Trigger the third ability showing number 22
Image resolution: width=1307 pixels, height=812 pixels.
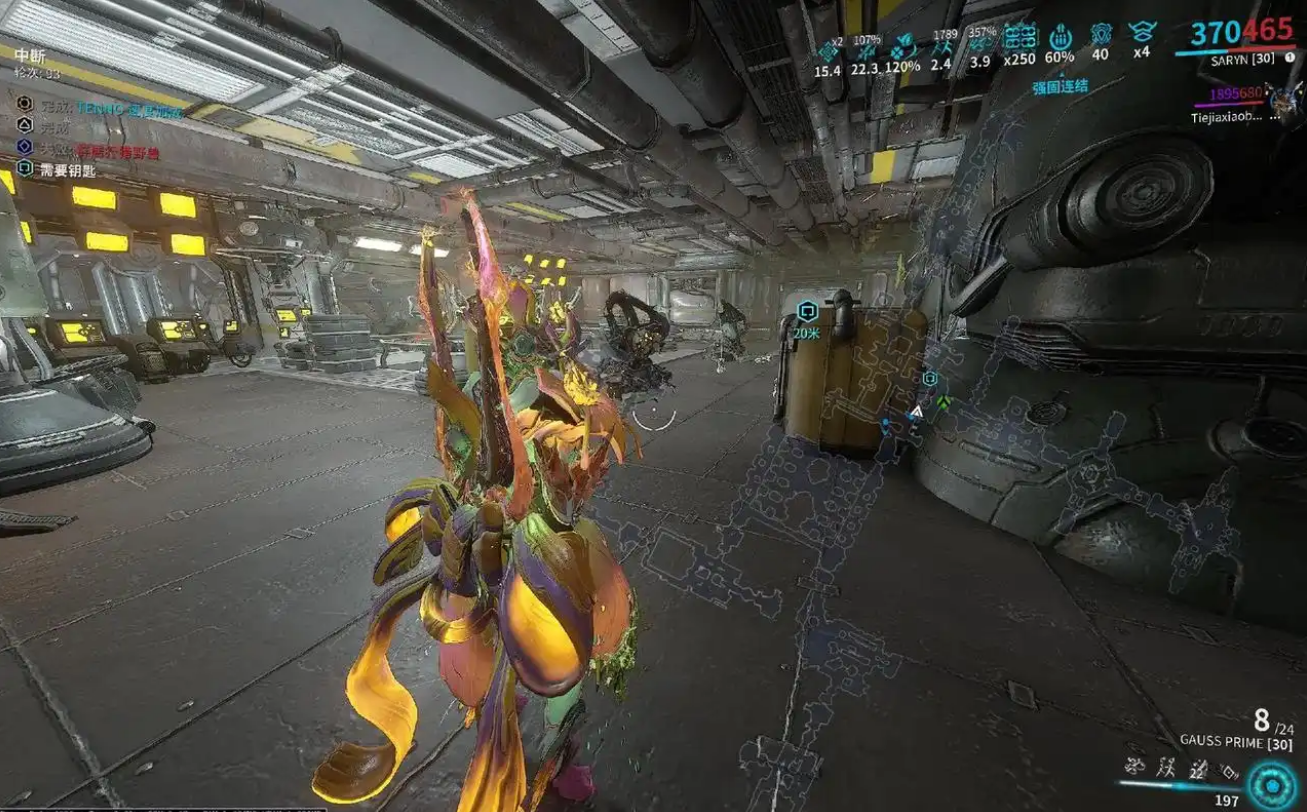pos(1197,767)
